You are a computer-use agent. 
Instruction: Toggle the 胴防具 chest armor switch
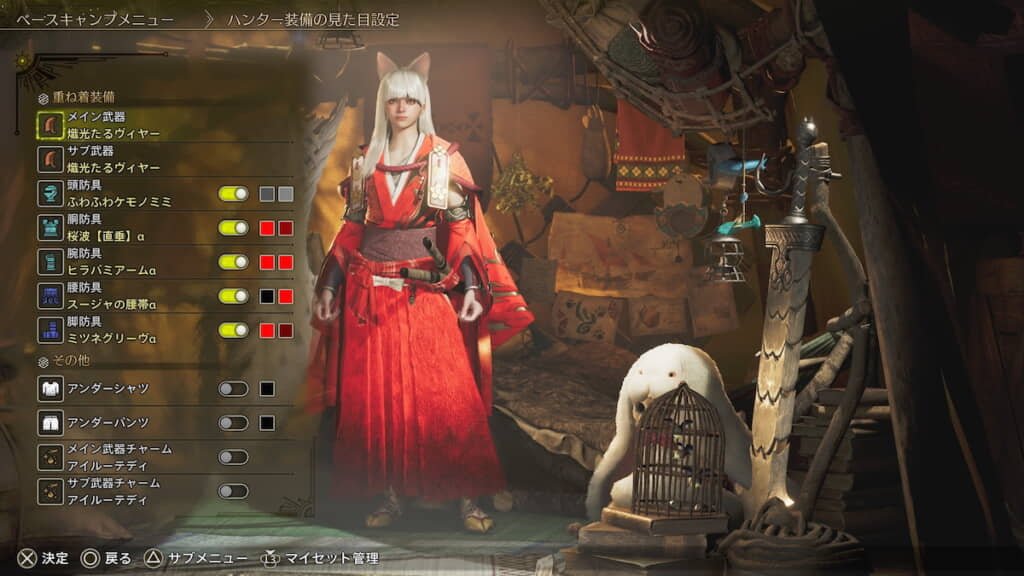233,228
